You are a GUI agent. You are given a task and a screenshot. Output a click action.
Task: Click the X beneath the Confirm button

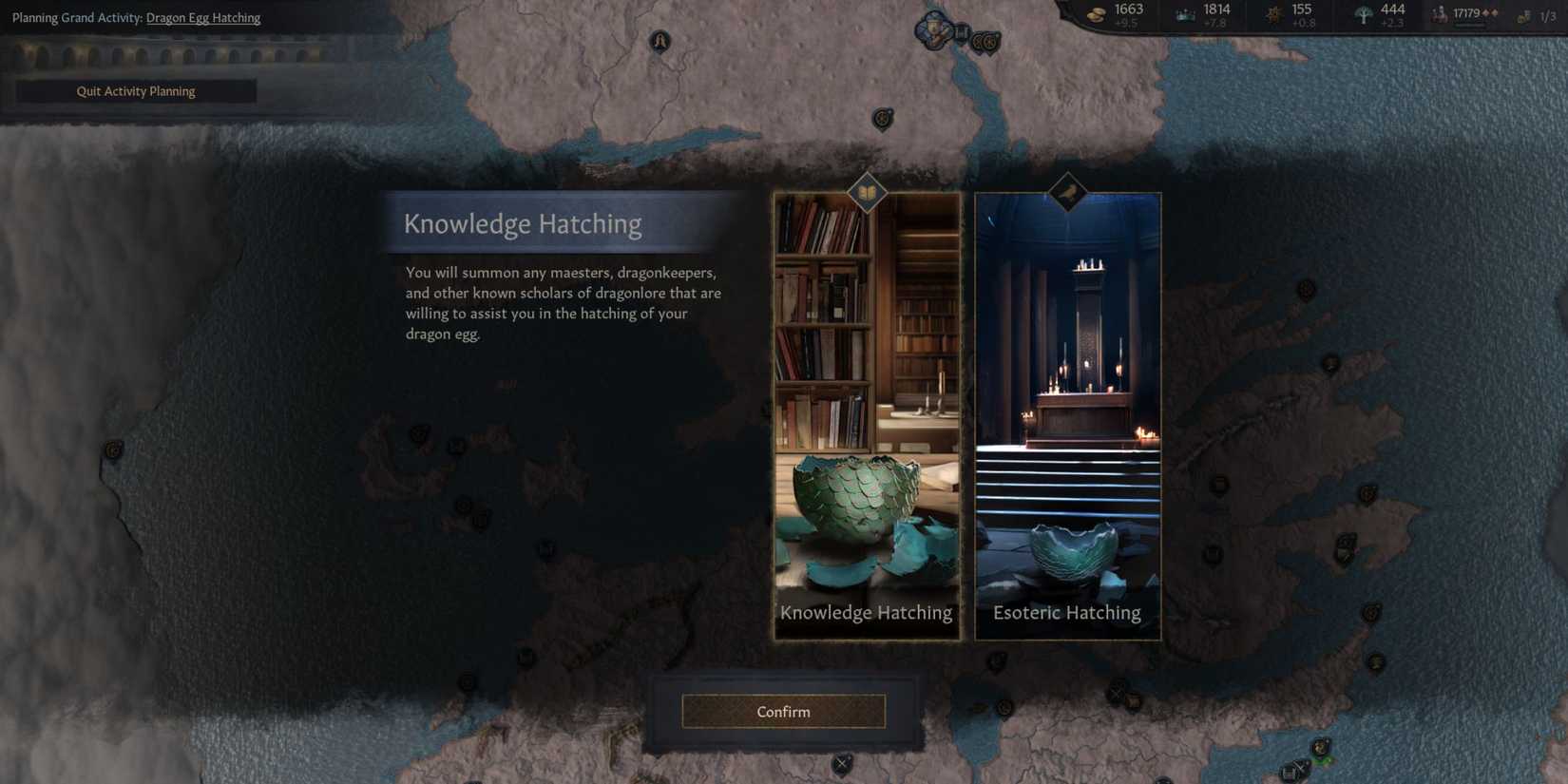(840, 762)
